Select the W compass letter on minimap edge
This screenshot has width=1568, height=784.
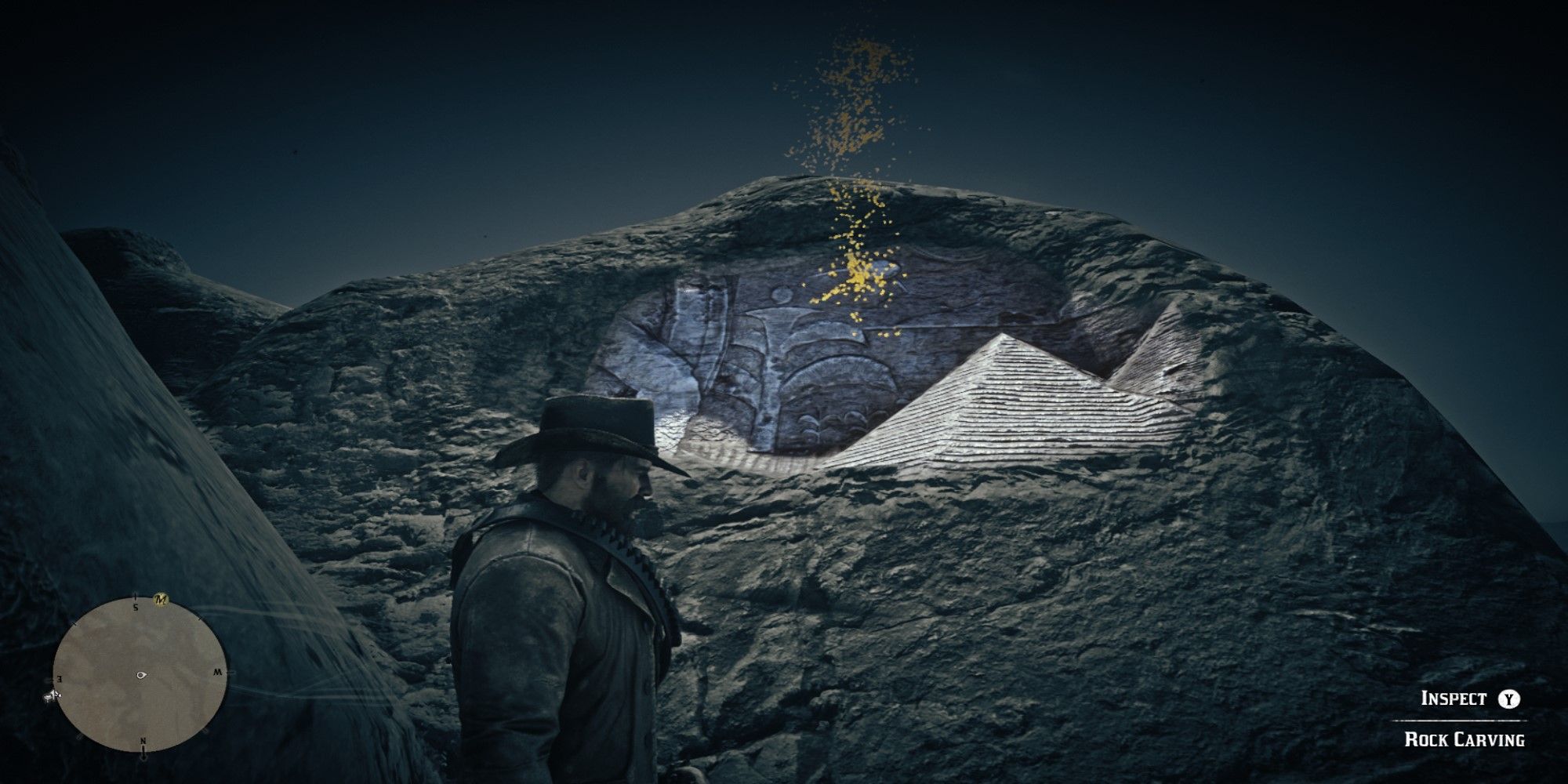pyautogui.click(x=218, y=672)
